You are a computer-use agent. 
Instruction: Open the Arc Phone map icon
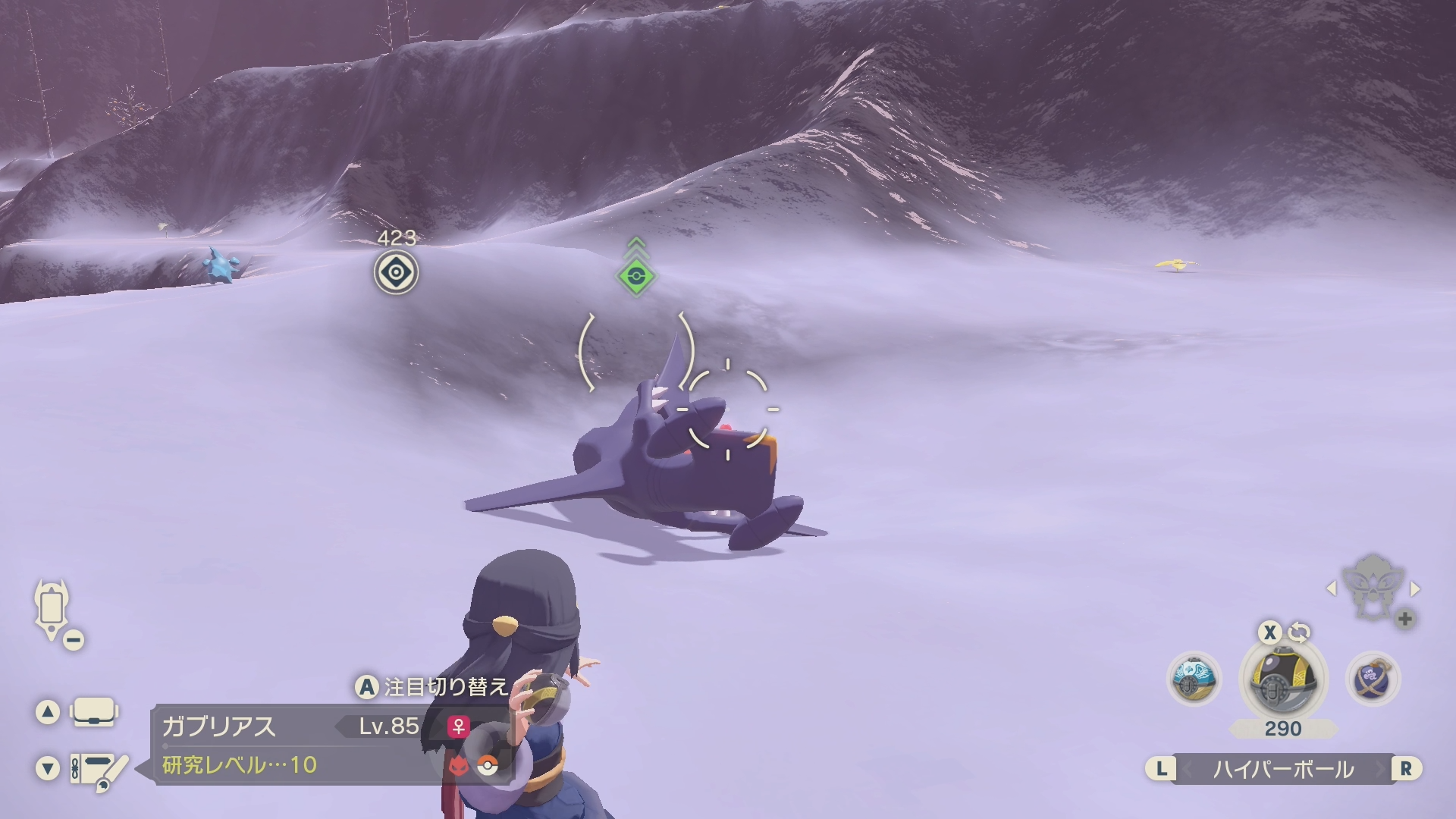[x=52, y=609]
